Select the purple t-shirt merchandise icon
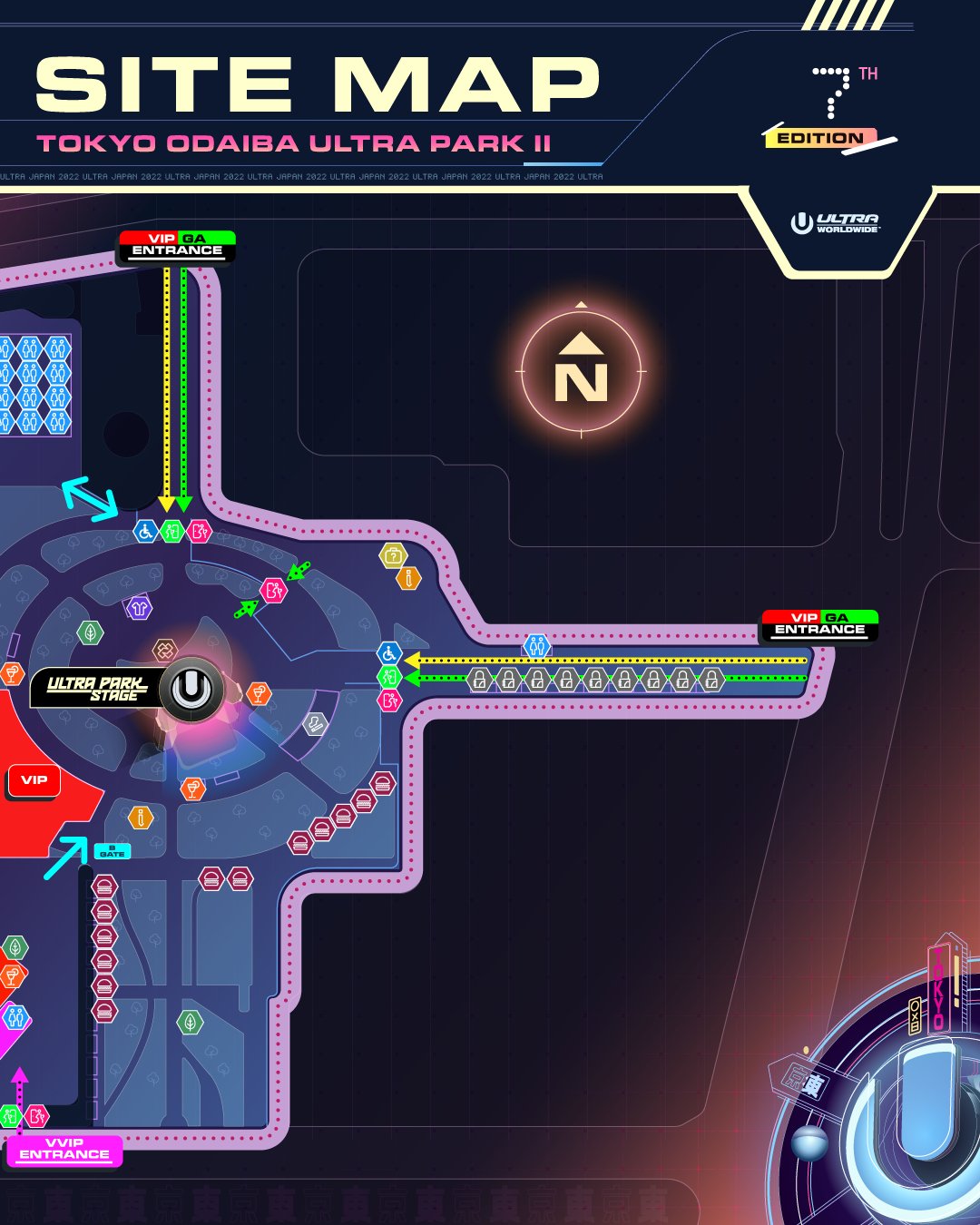Image resolution: width=980 pixels, height=1225 pixels. [x=139, y=607]
